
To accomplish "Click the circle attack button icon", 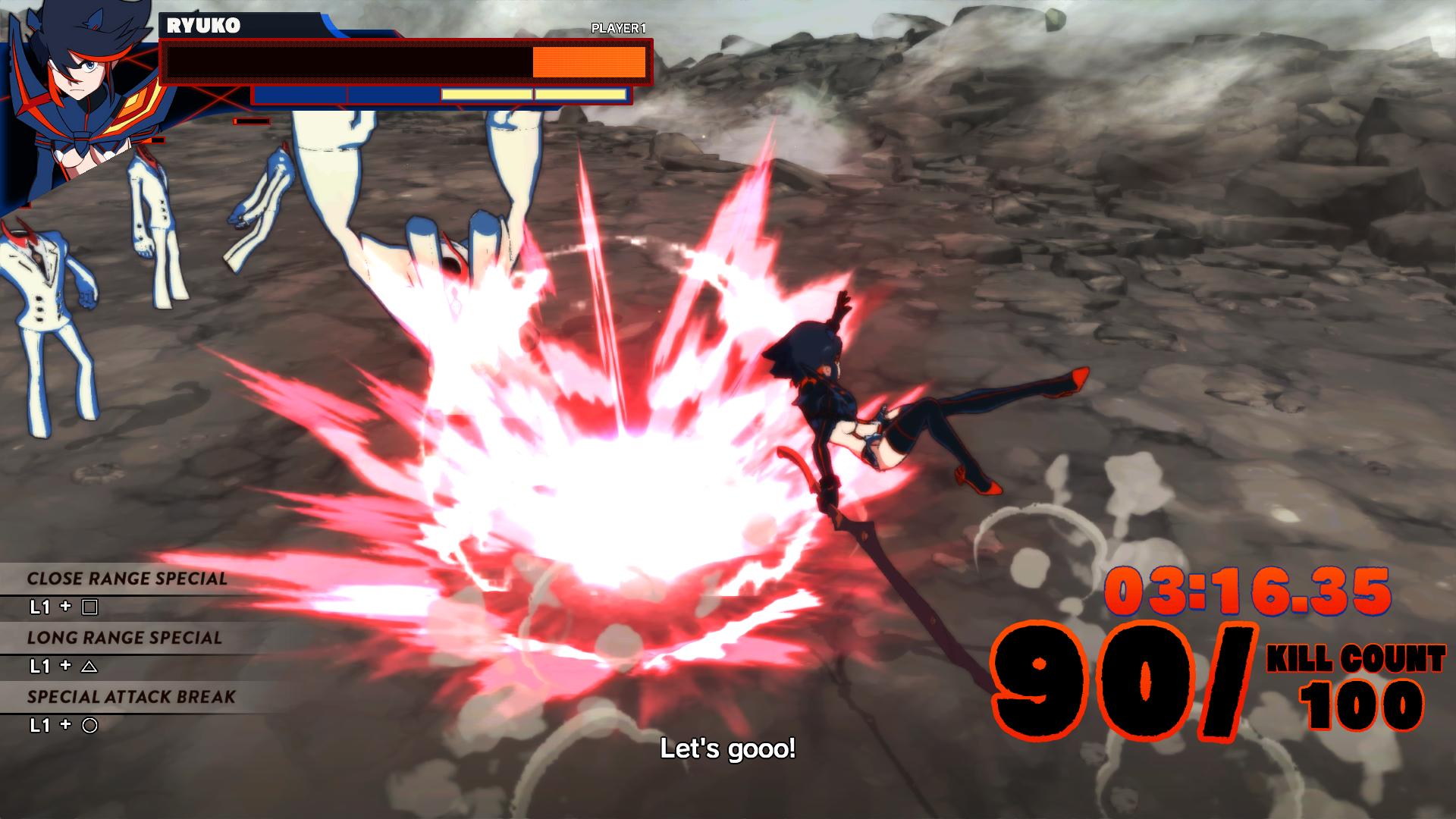I will 89,724.
